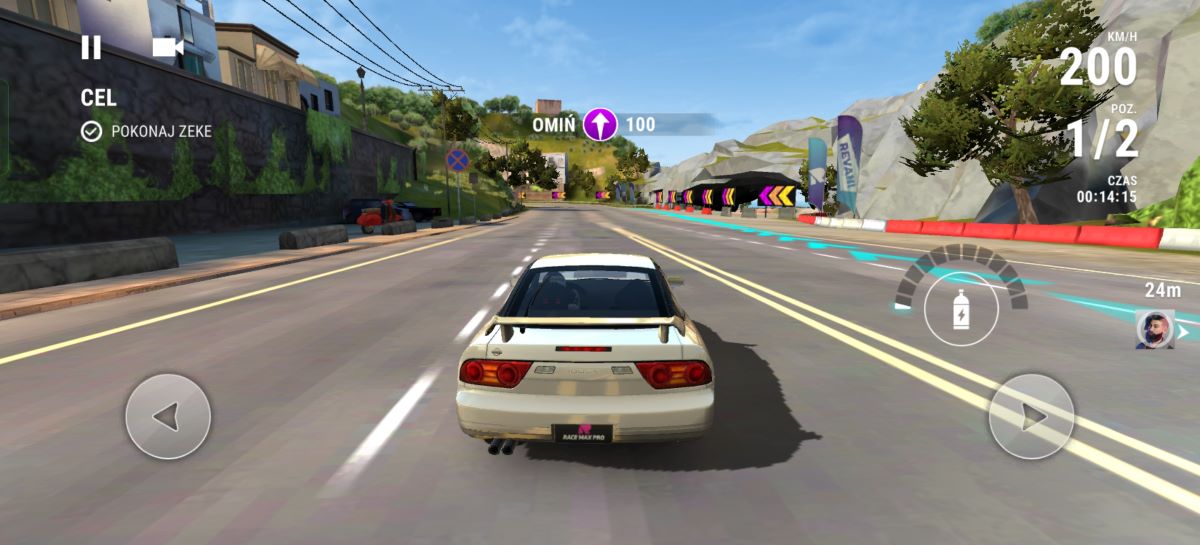The height and width of the screenshot is (545, 1200).
Task: Activate the nitro boost bottle button
Action: tap(961, 309)
